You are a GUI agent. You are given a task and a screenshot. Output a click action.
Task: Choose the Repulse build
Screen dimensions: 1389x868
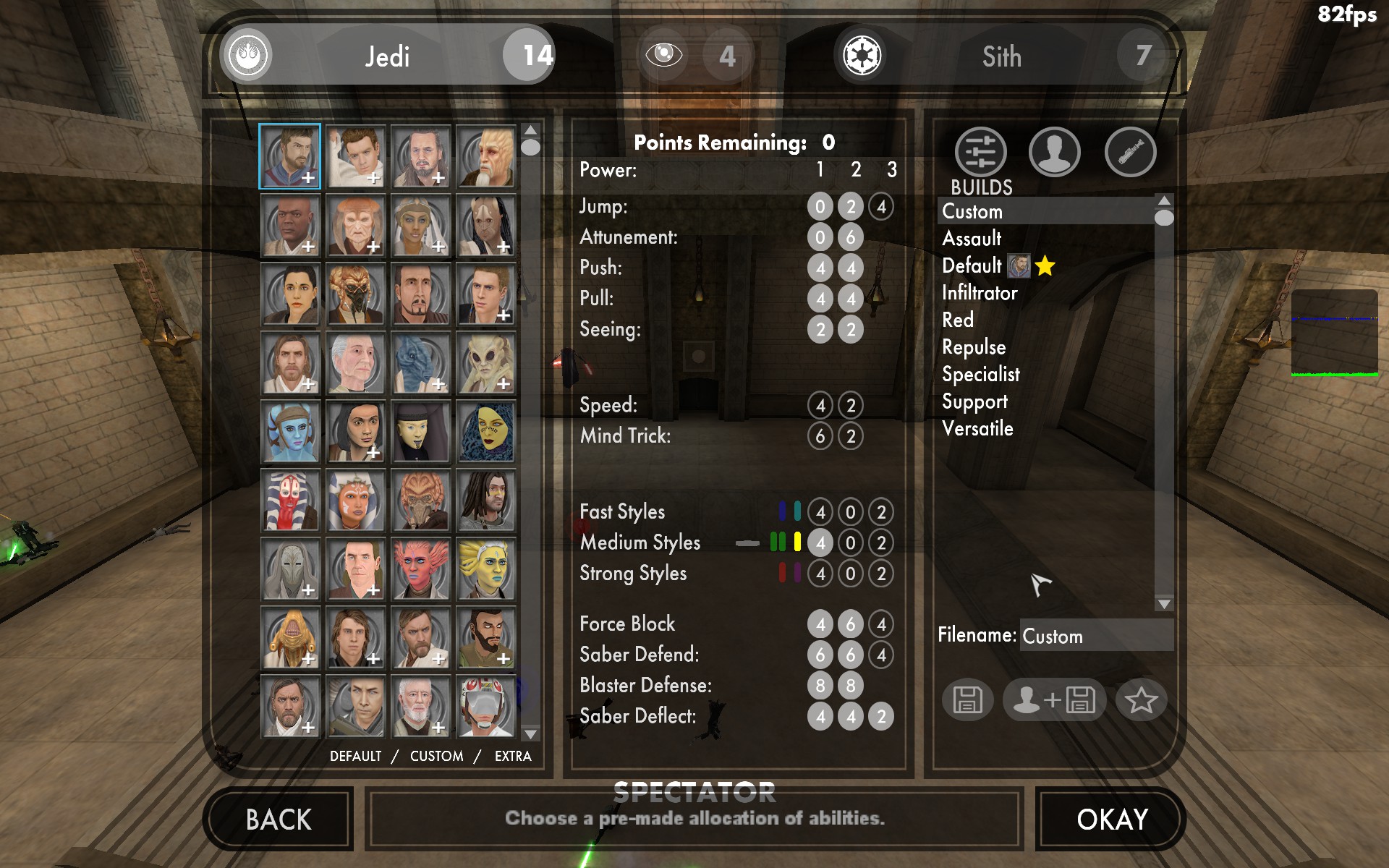coord(974,347)
